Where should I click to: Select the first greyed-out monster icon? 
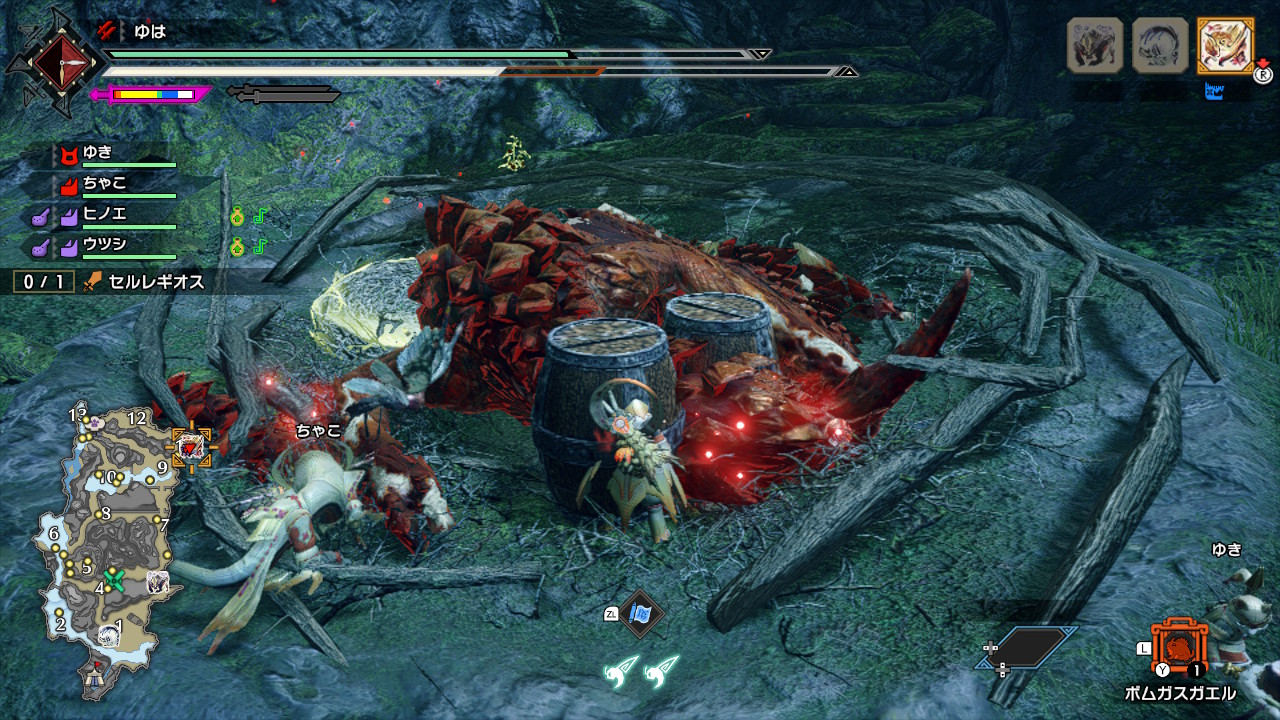(1094, 45)
